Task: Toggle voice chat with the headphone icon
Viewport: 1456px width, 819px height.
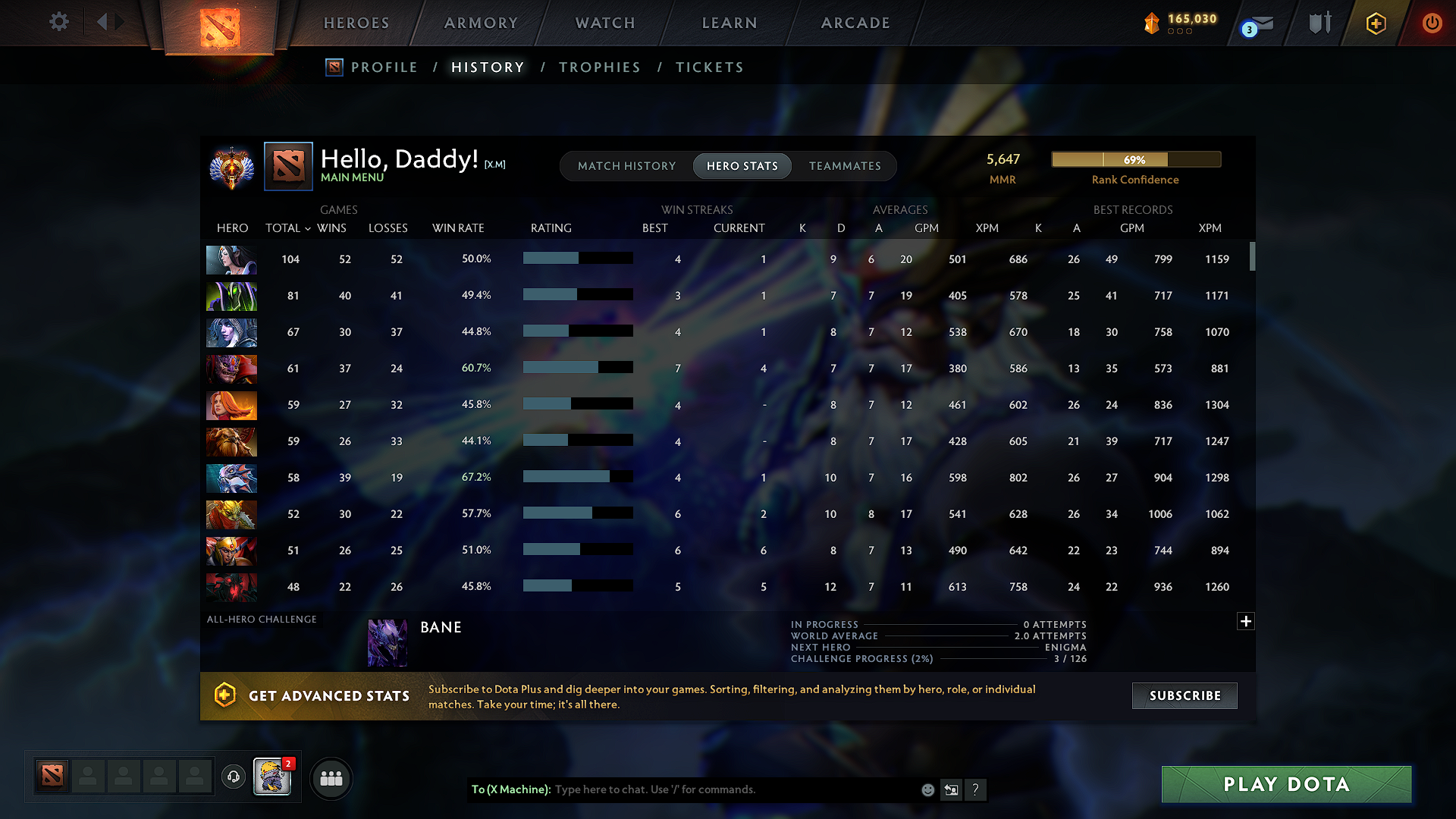Action: [x=233, y=777]
